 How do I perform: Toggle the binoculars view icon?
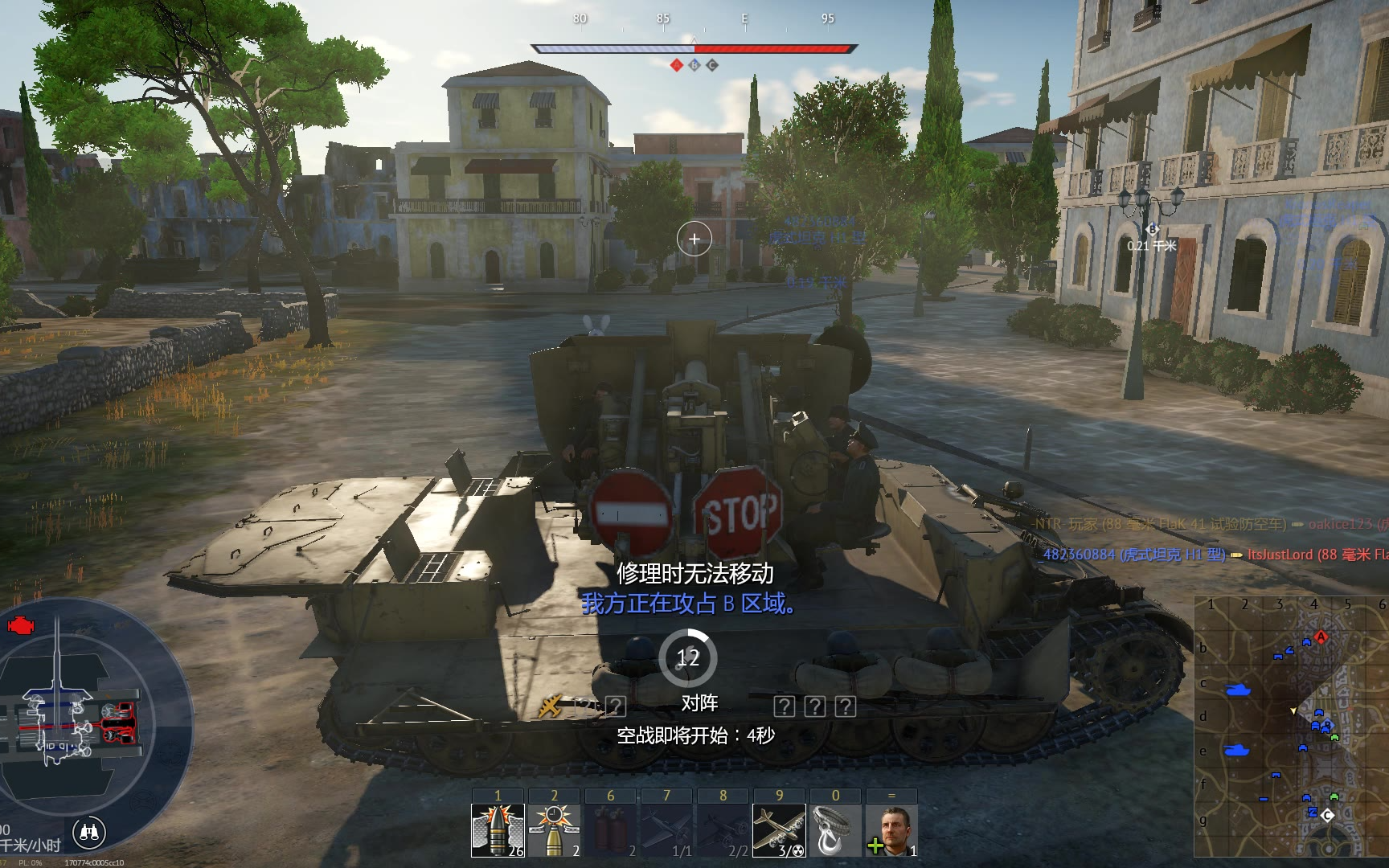pos(88,833)
